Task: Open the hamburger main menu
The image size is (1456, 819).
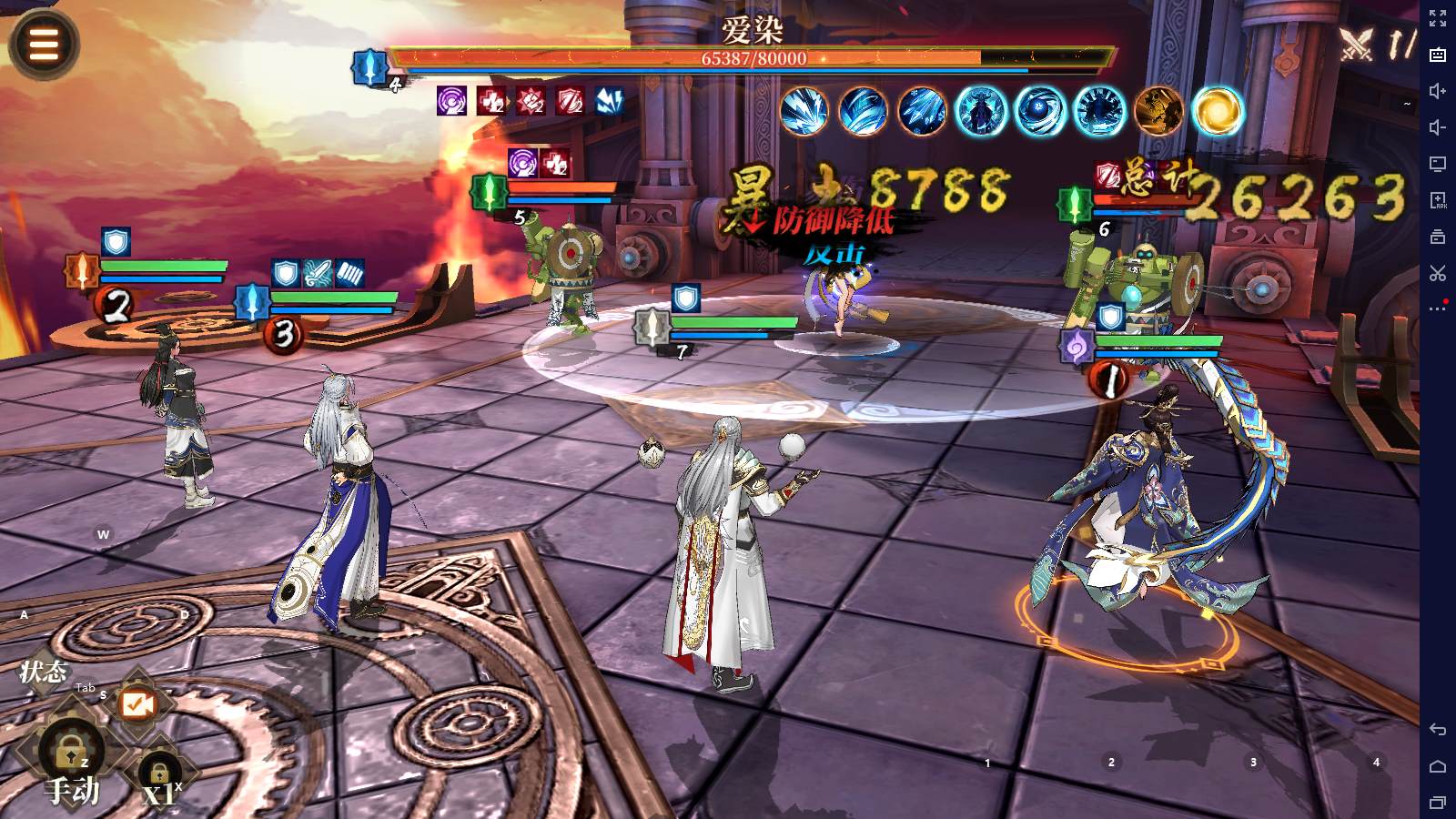Action: pyautogui.click(x=44, y=43)
